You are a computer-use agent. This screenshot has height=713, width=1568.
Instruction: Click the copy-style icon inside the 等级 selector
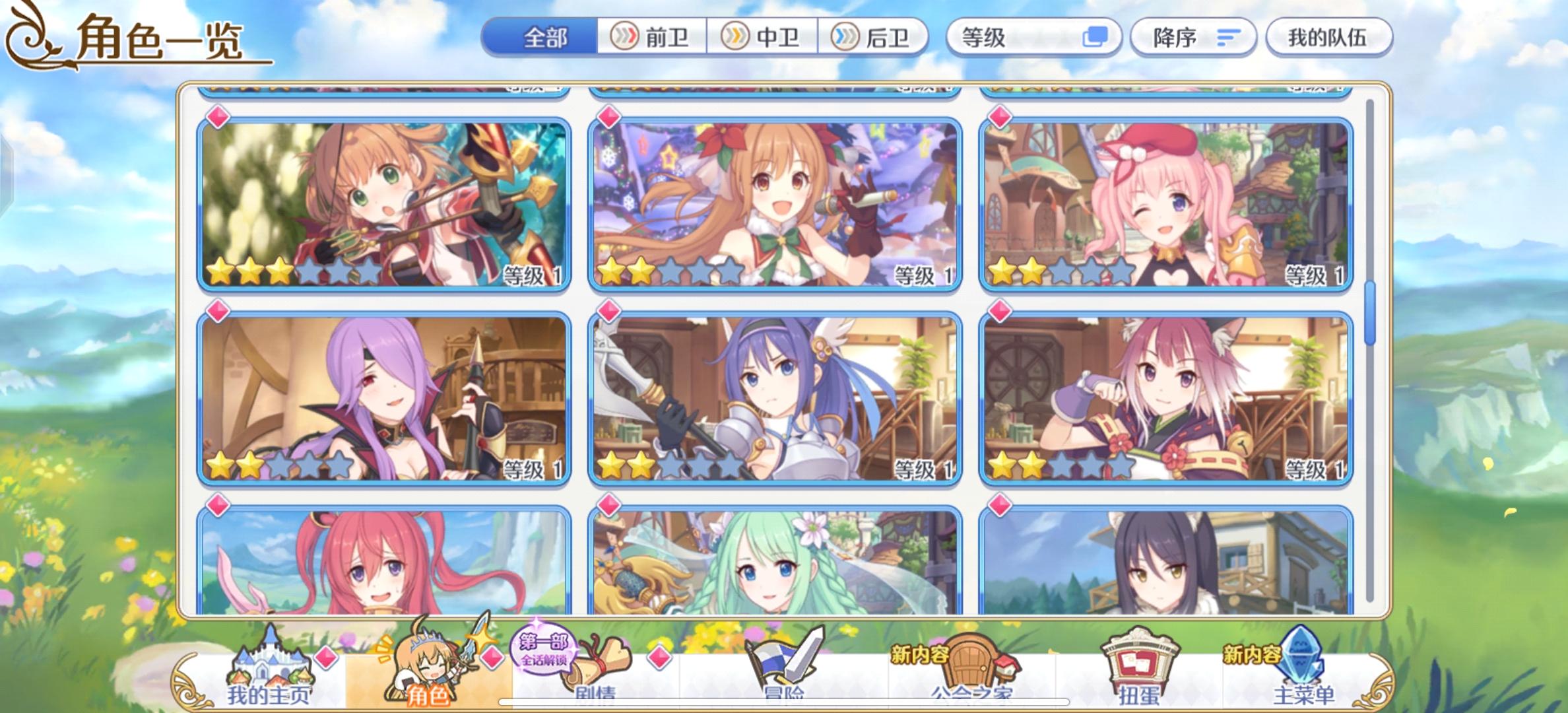(1095, 38)
